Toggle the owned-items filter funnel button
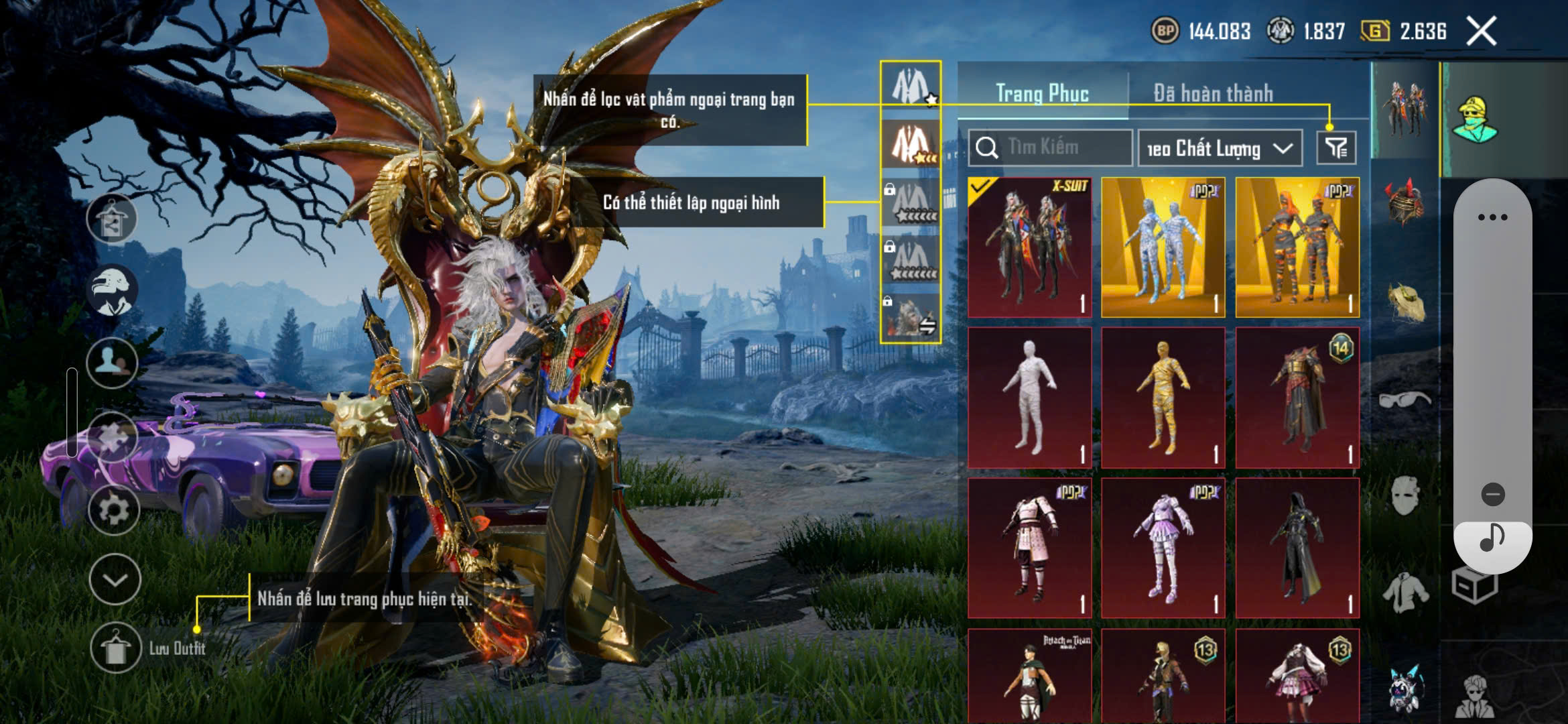The width and height of the screenshot is (1568, 724). tap(1336, 148)
